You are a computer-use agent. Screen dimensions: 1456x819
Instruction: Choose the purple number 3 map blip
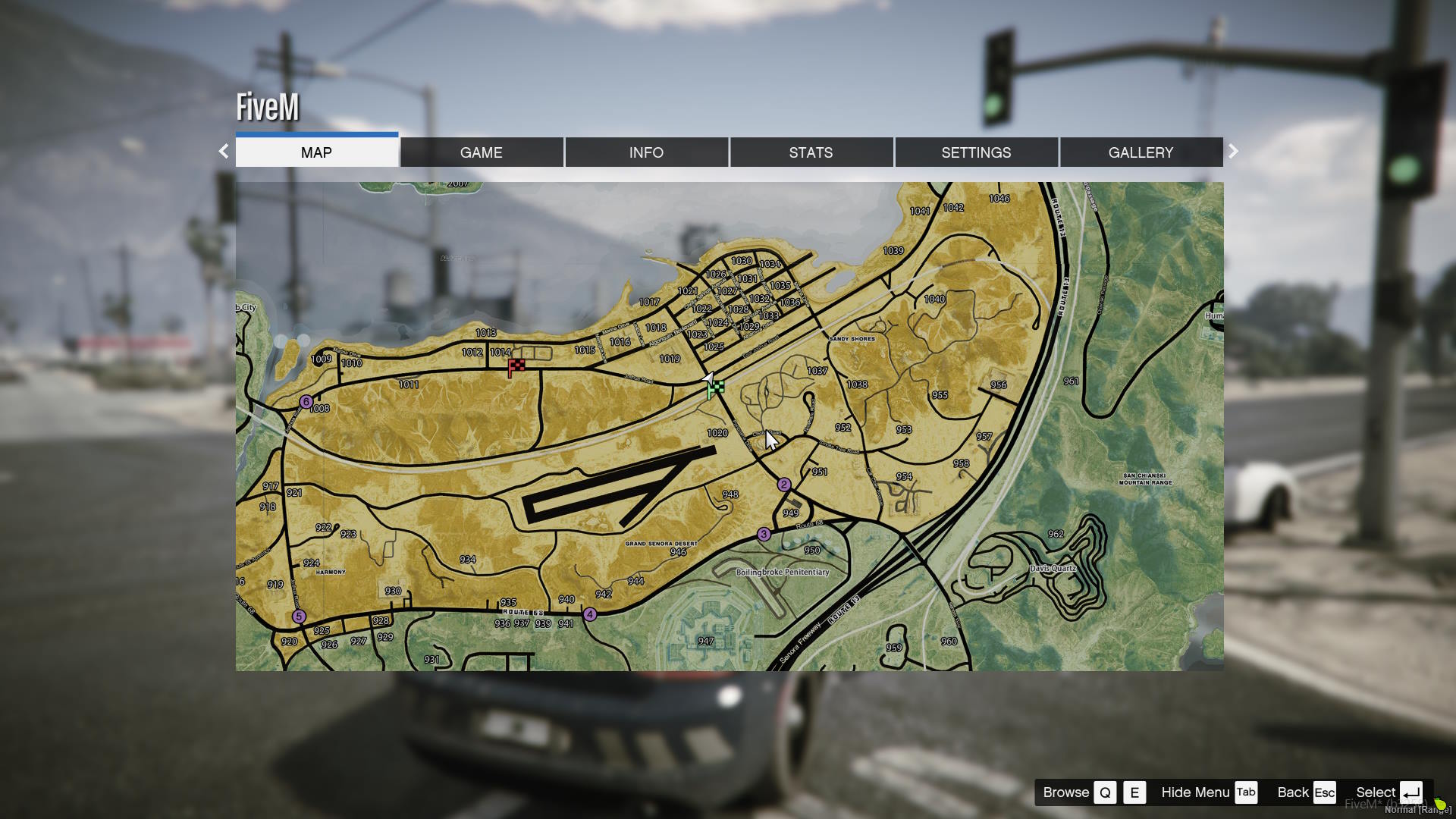[x=764, y=535]
